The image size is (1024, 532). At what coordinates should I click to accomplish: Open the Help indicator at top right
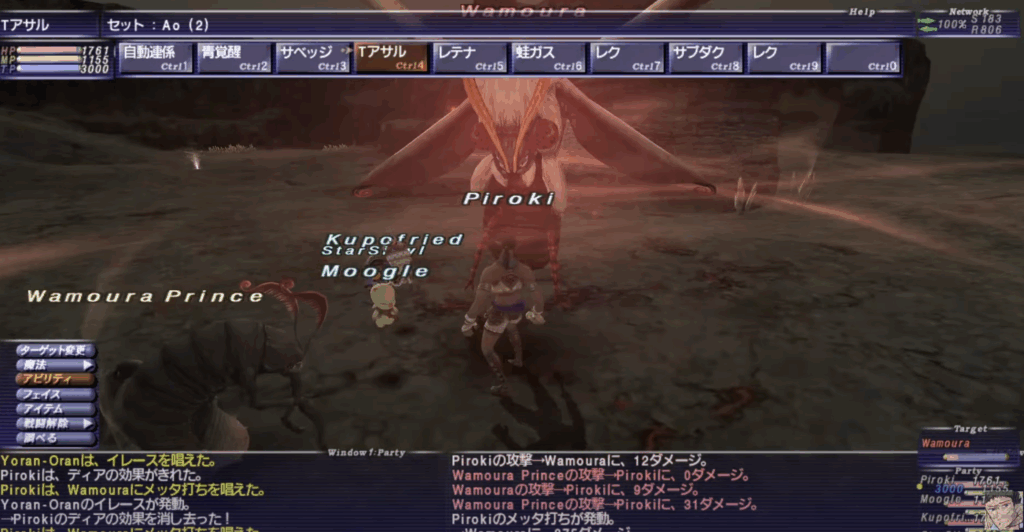[x=863, y=12]
